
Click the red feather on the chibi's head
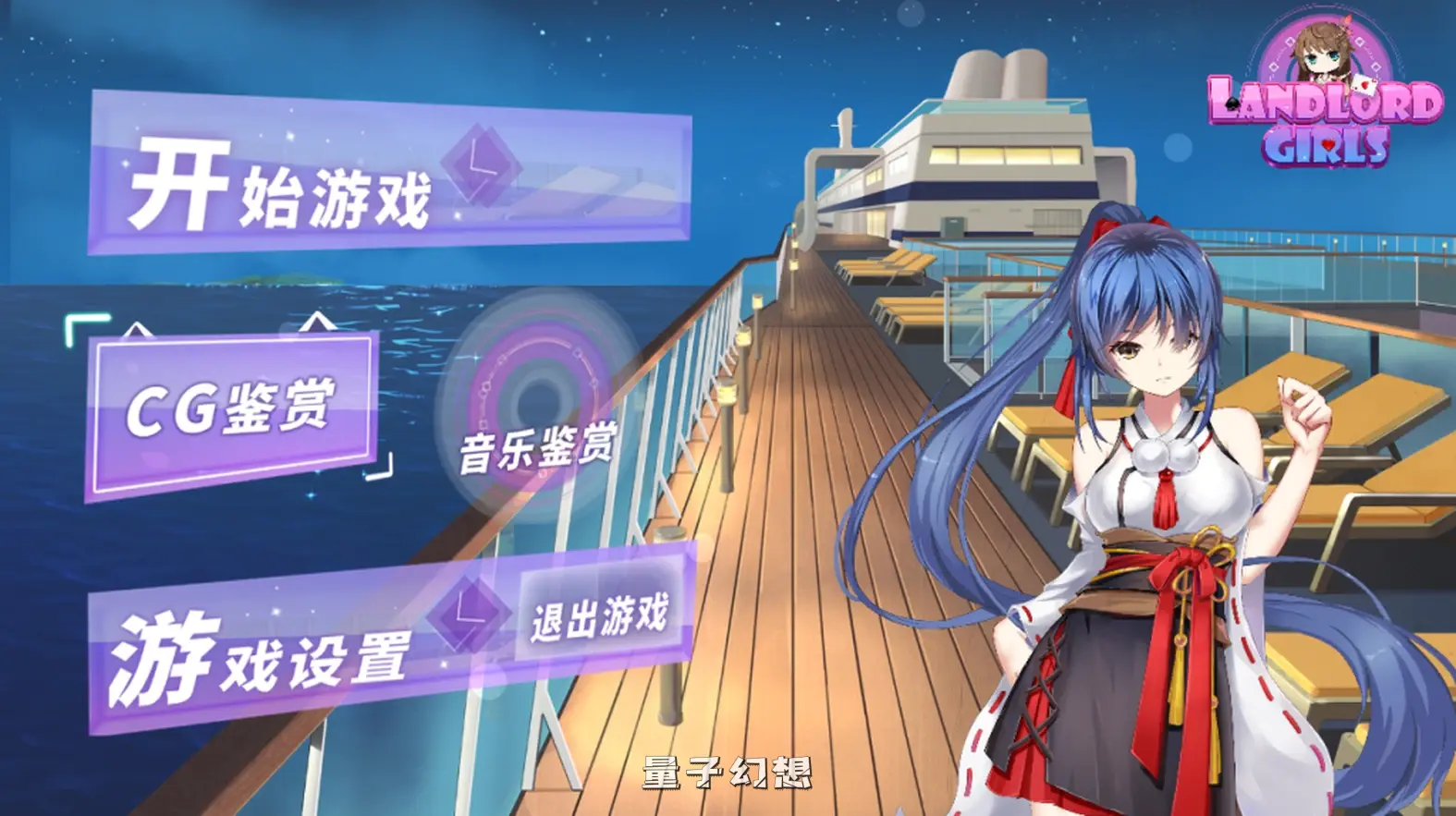tap(1347, 22)
